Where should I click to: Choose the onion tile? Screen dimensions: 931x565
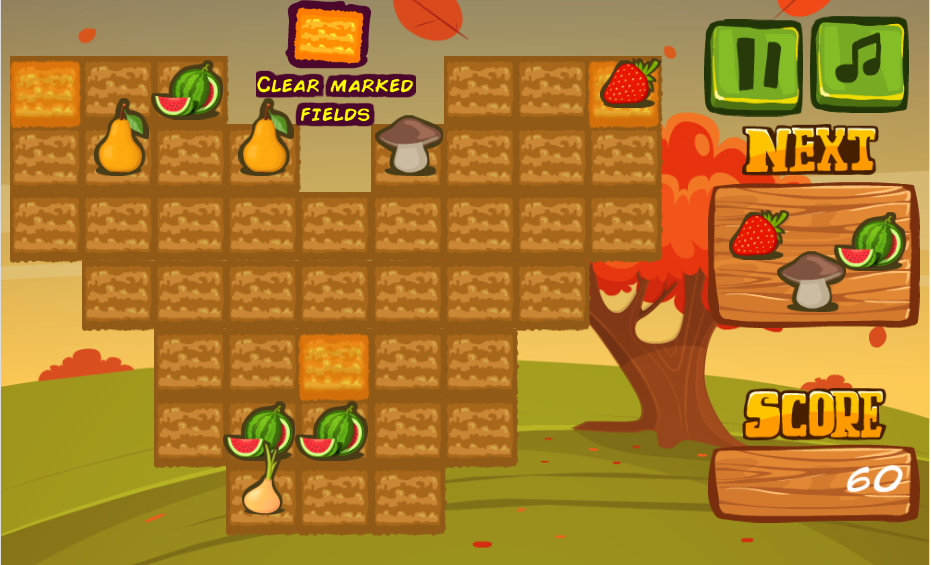tap(263, 490)
